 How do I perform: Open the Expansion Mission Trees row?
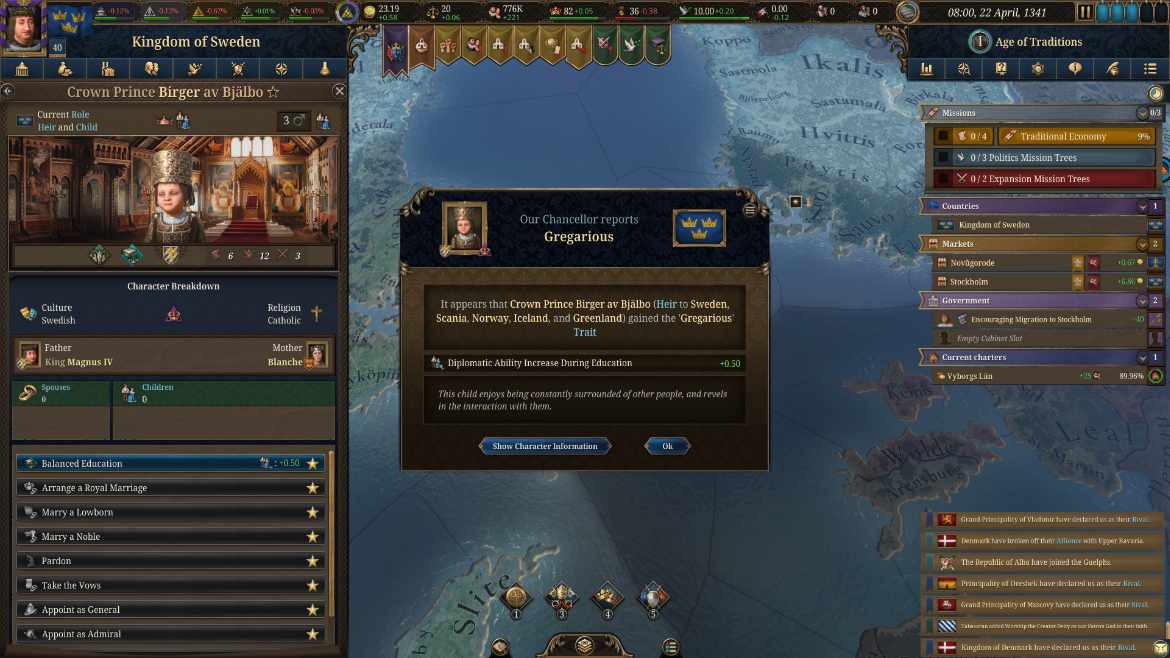(1040, 179)
